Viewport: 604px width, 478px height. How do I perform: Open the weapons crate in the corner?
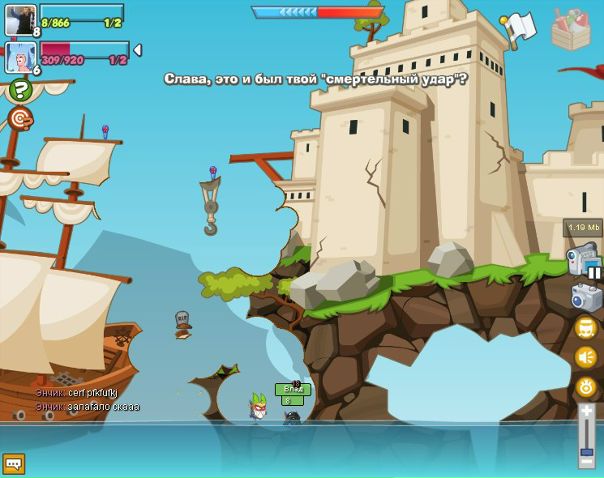571,30
